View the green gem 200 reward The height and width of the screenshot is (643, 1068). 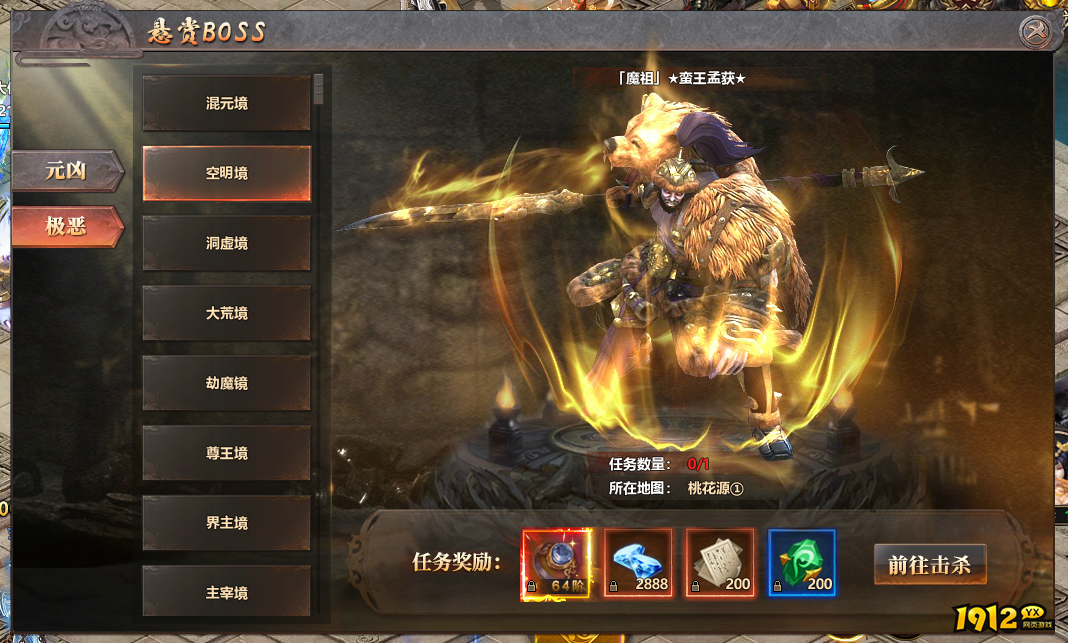[802, 564]
